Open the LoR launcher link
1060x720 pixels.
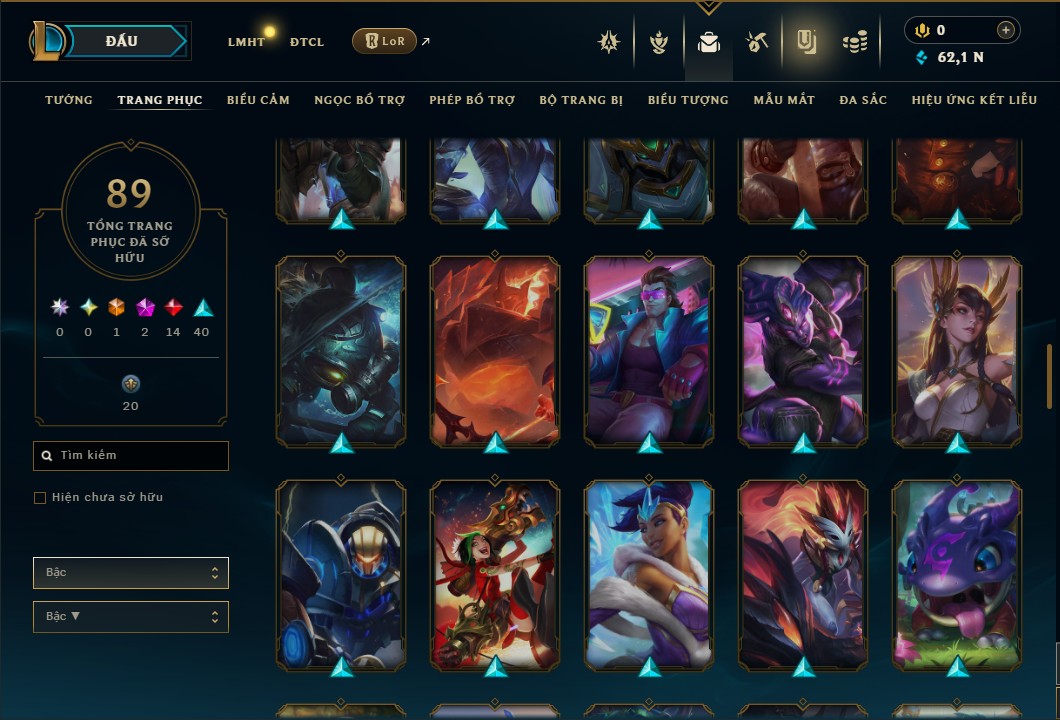pos(385,41)
